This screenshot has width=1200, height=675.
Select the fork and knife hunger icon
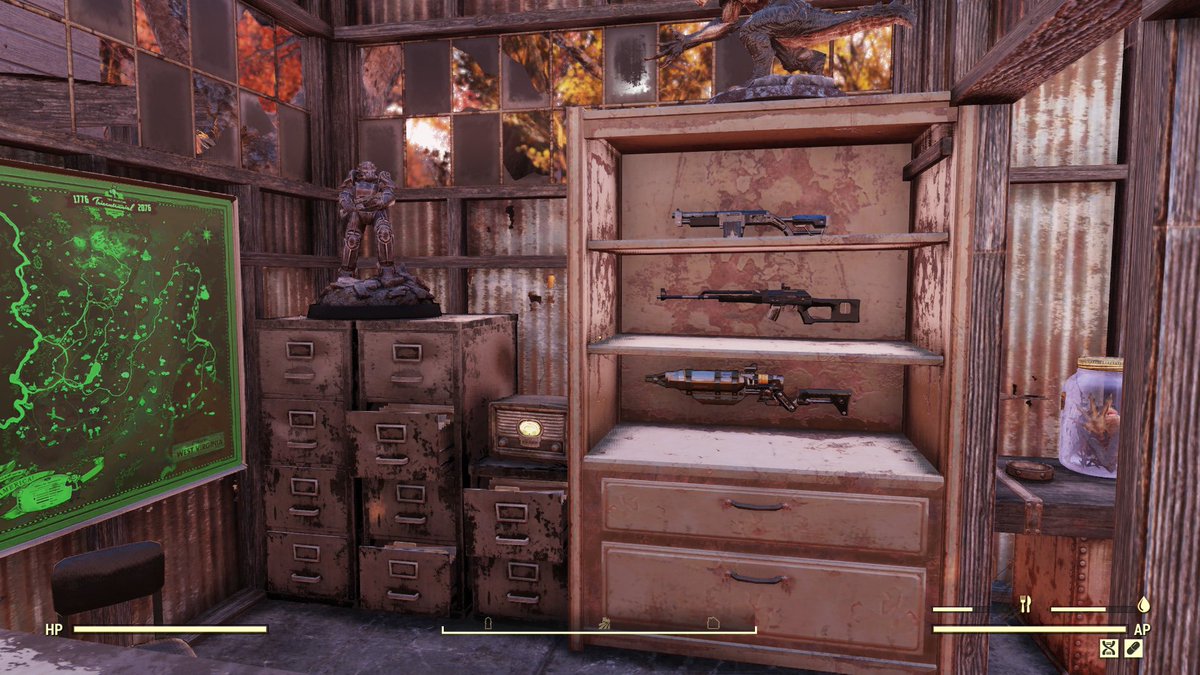click(x=1024, y=605)
